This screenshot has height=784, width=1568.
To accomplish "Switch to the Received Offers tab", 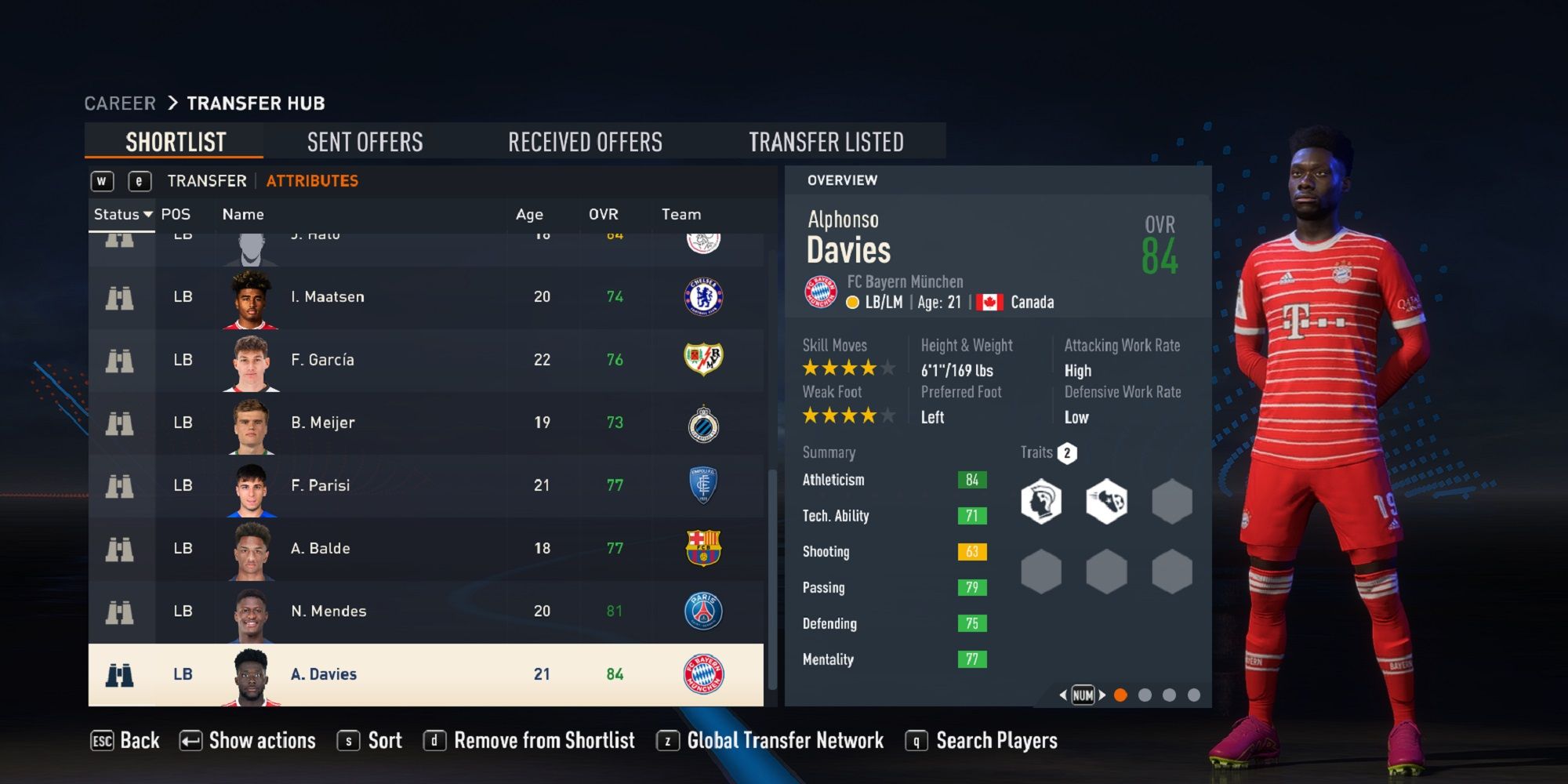I will point(585,142).
